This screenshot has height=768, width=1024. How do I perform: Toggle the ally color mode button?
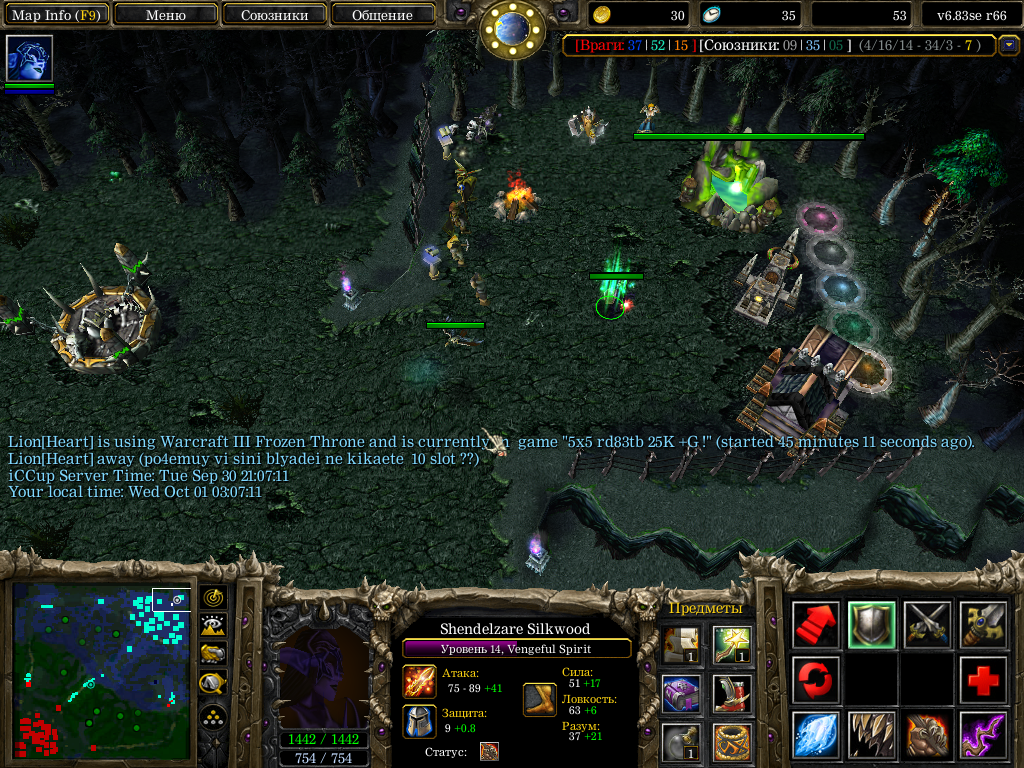213,655
